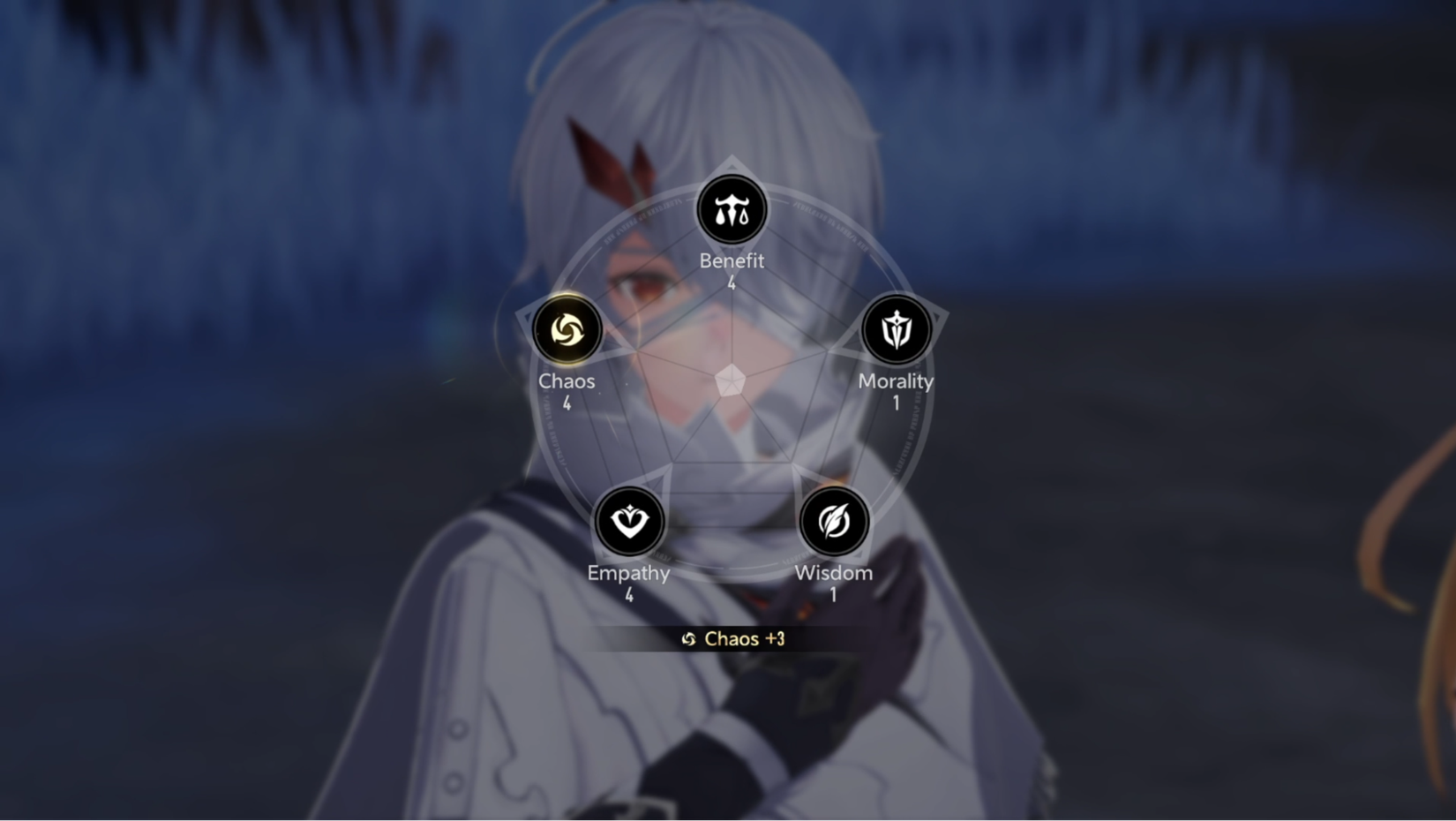This screenshot has width=1456, height=821.
Task: Click the swirl icon in the Chaos +3 banner
Action: [689, 638]
